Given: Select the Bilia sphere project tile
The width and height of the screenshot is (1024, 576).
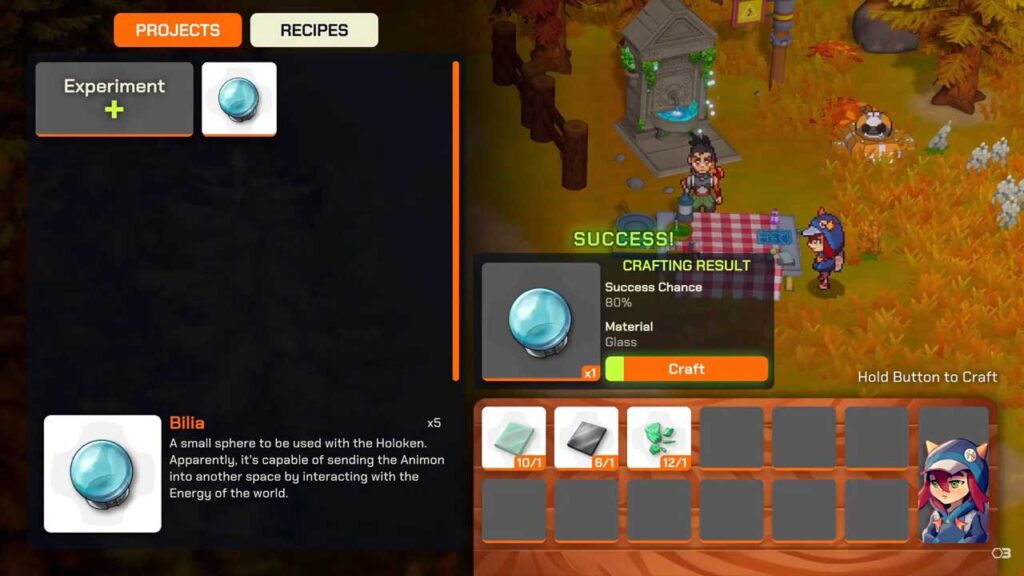Looking at the screenshot, I should click(239, 98).
